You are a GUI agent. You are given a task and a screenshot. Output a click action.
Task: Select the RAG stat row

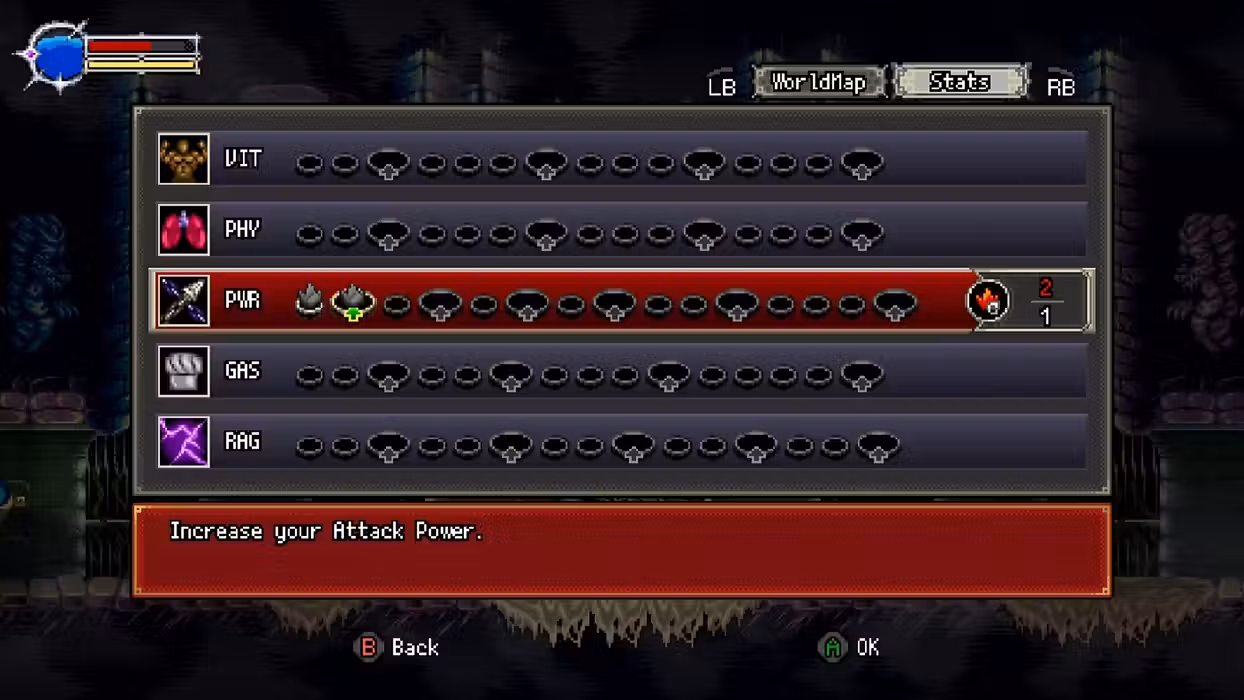[620, 442]
